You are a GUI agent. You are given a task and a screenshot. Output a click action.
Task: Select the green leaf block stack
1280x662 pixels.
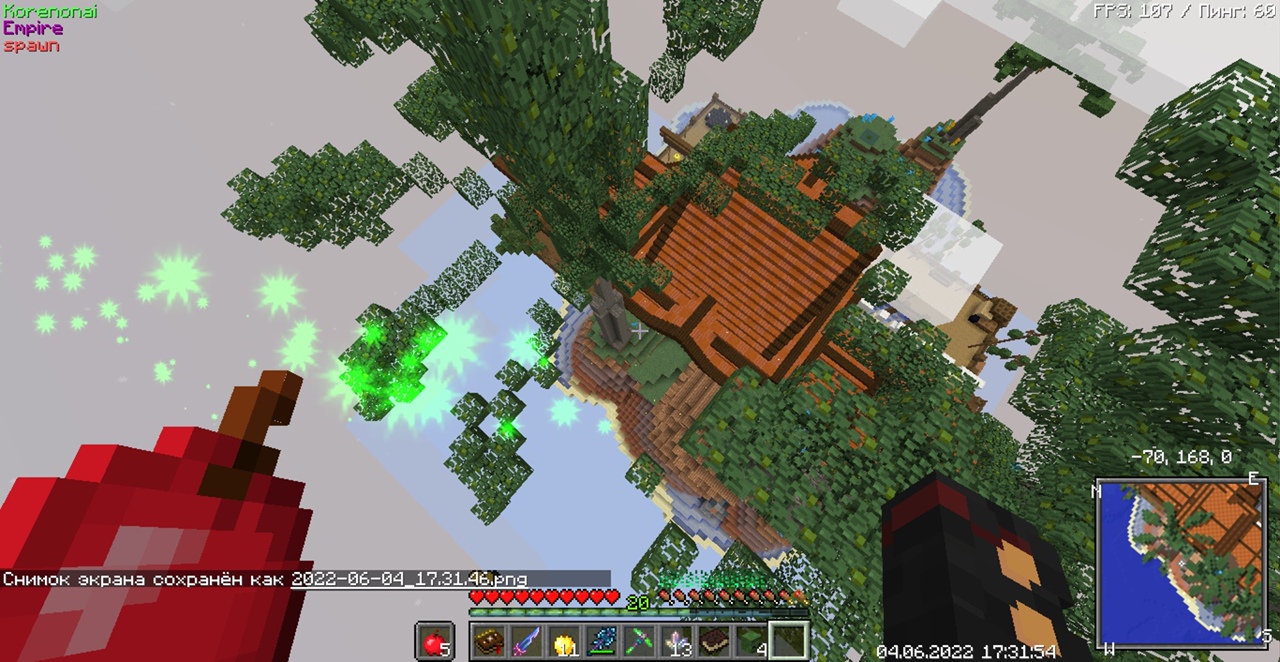(x=750, y=642)
